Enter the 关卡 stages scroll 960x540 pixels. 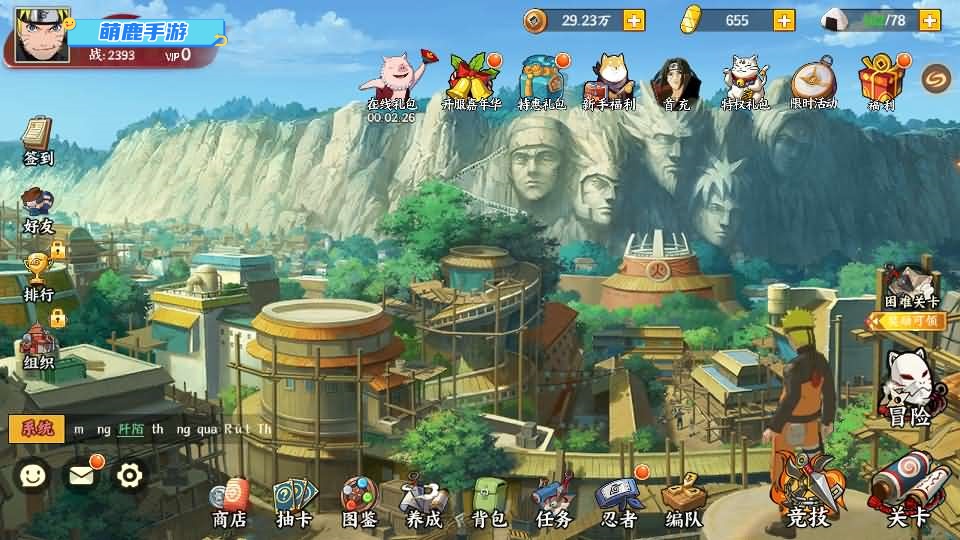[908, 492]
